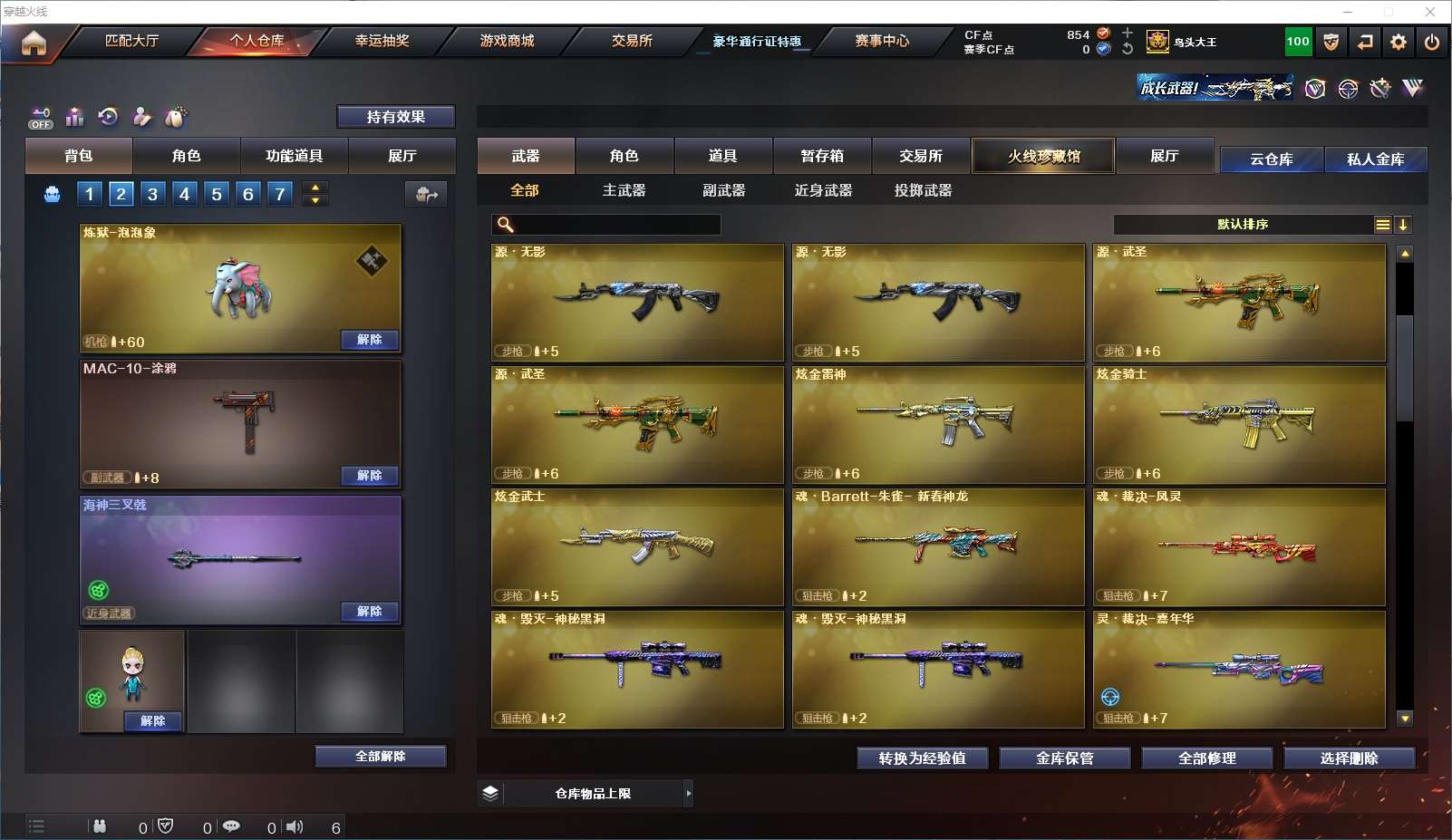1452x840 pixels.
Task: Open the 匹配大厅 lobby tab
Action: tap(131, 41)
